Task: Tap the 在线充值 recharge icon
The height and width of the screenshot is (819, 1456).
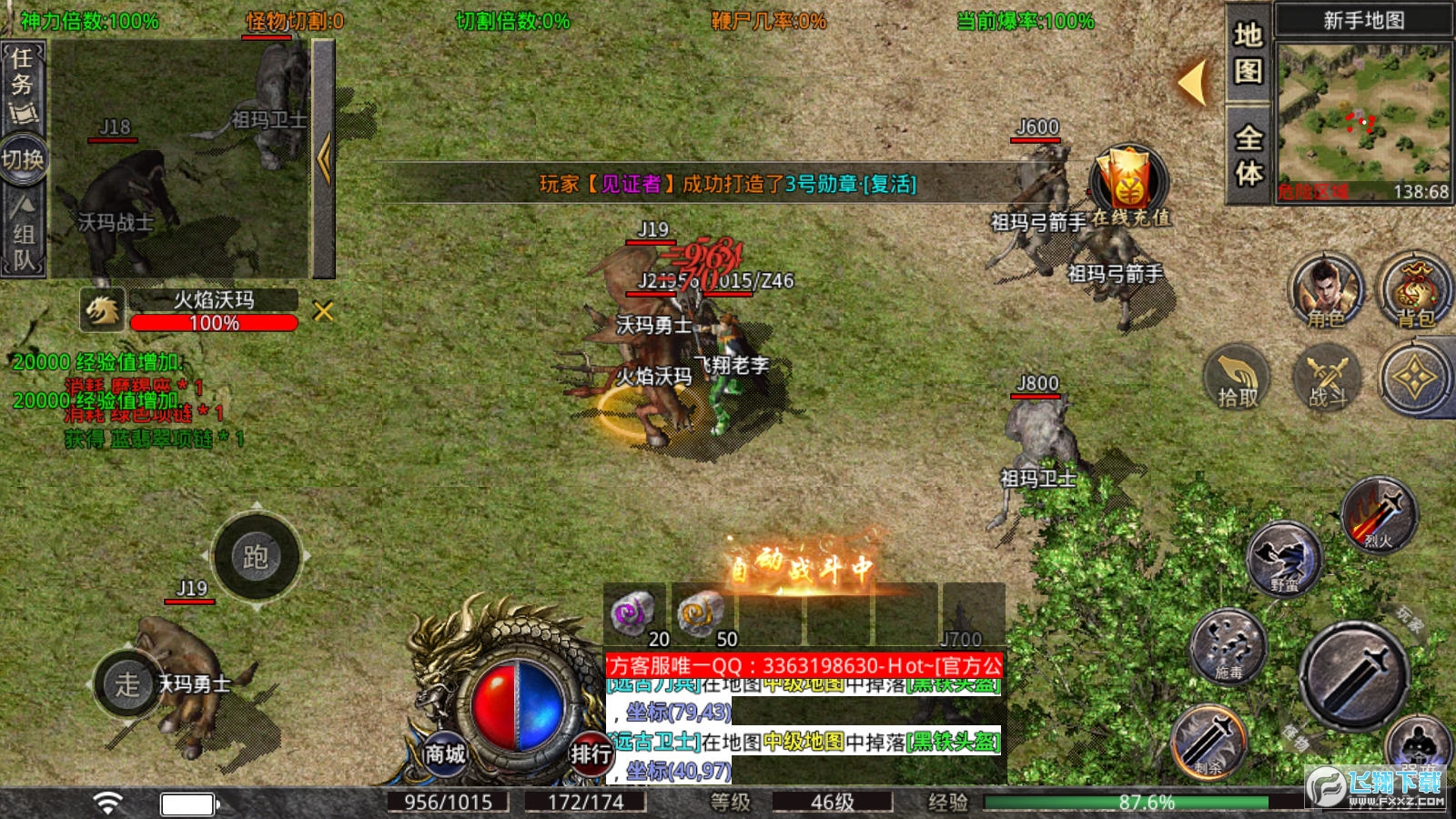Action: click(x=1129, y=183)
